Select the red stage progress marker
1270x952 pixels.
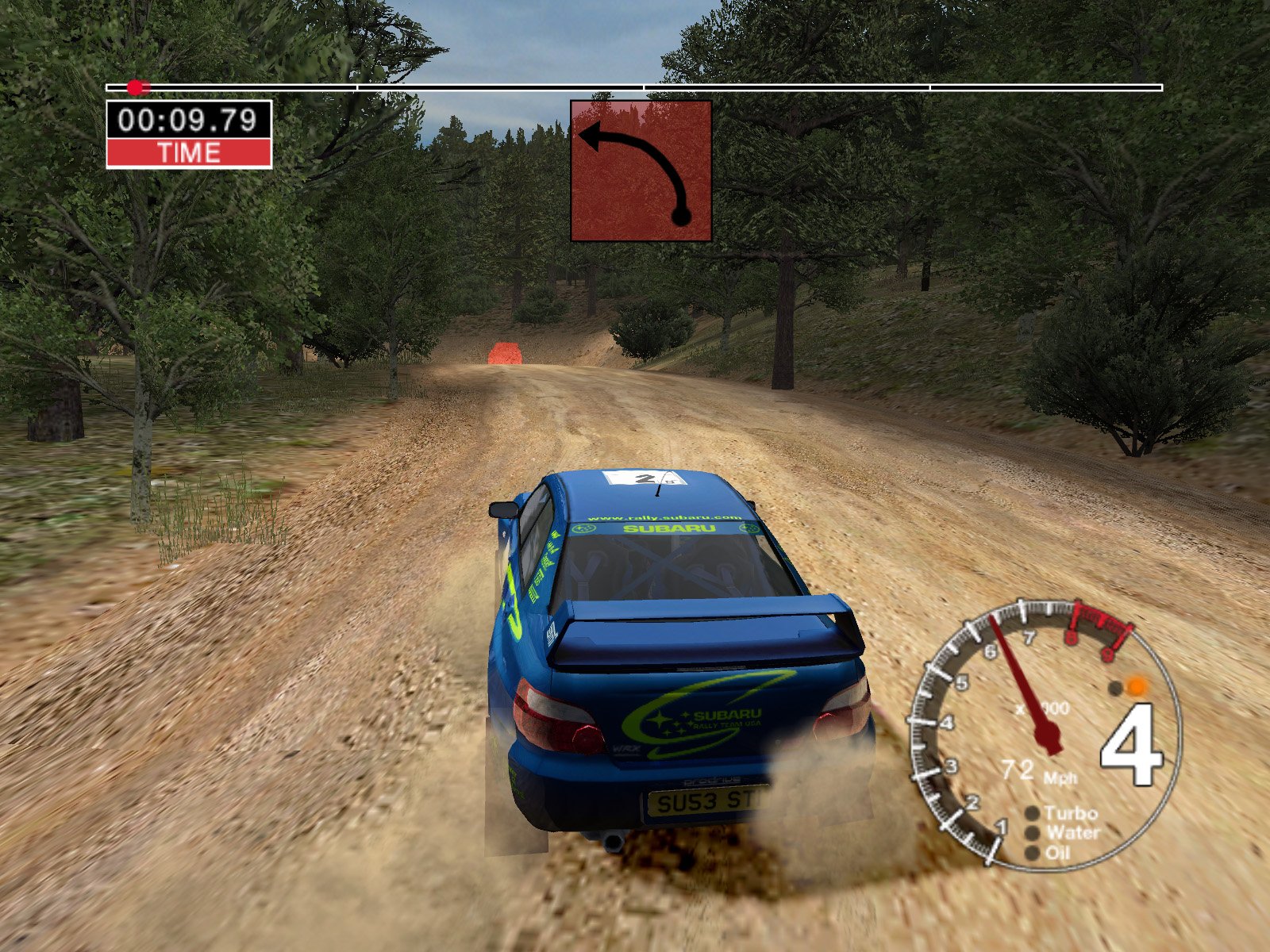click(x=138, y=87)
